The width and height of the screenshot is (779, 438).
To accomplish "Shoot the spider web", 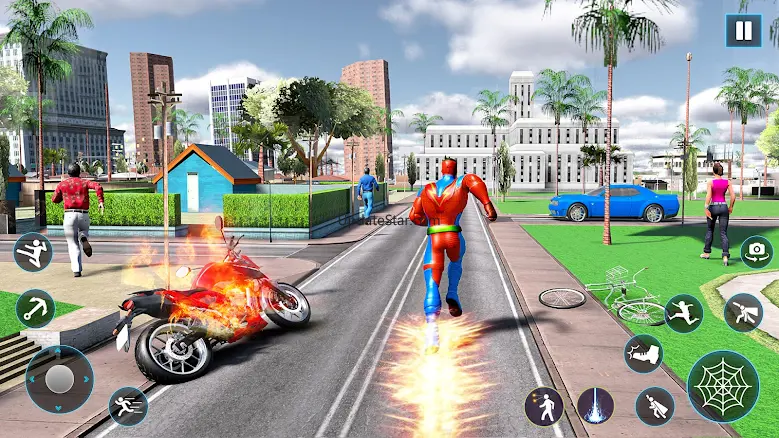I will click(723, 387).
